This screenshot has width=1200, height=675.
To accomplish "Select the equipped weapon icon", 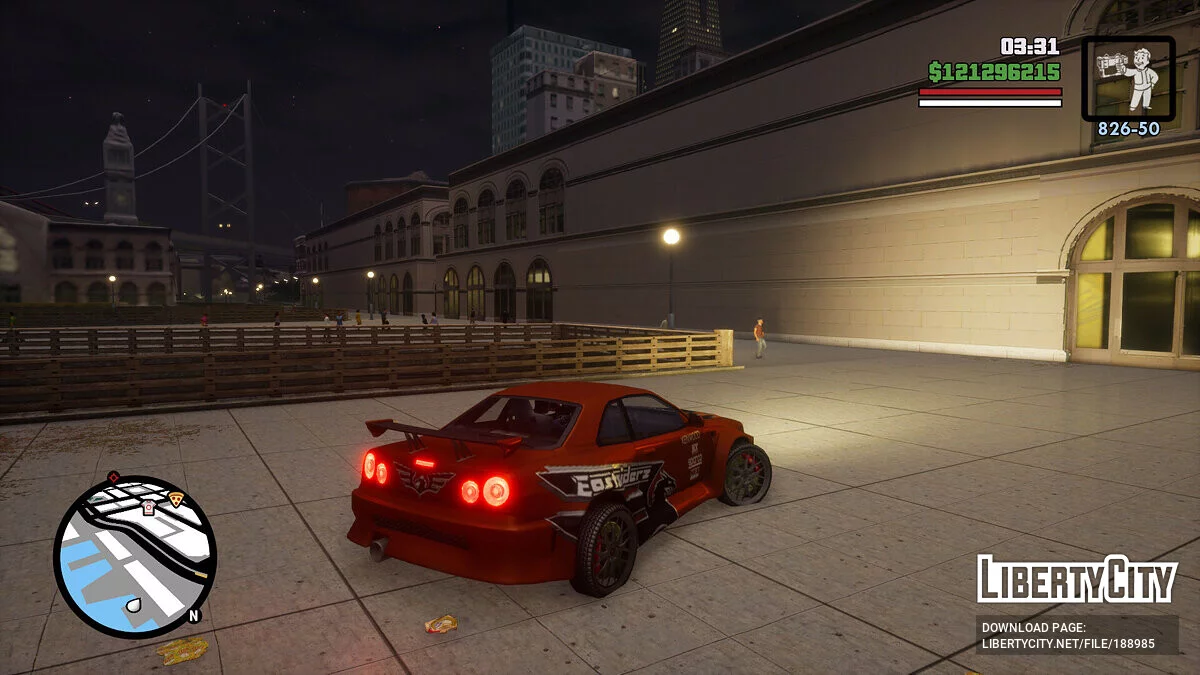I will 1128,78.
